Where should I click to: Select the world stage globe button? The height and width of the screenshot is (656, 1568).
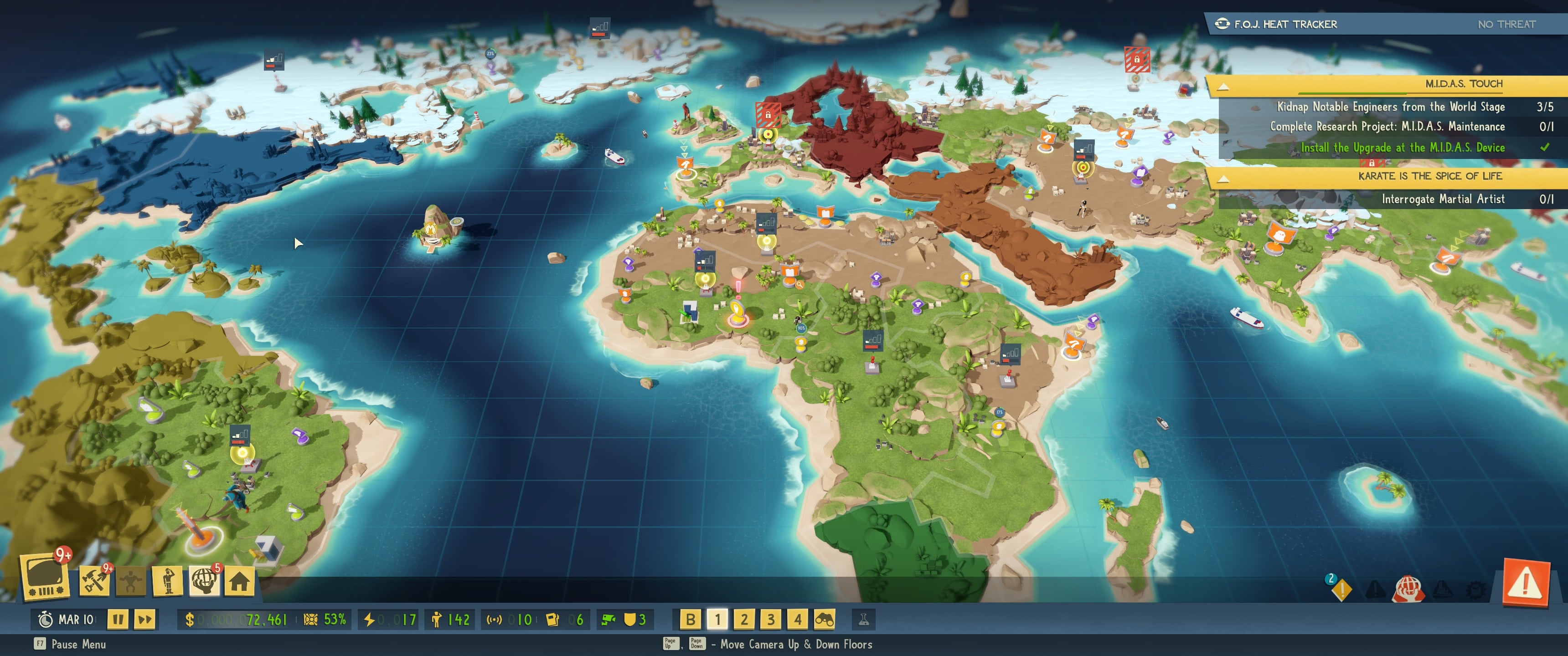click(204, 580)
